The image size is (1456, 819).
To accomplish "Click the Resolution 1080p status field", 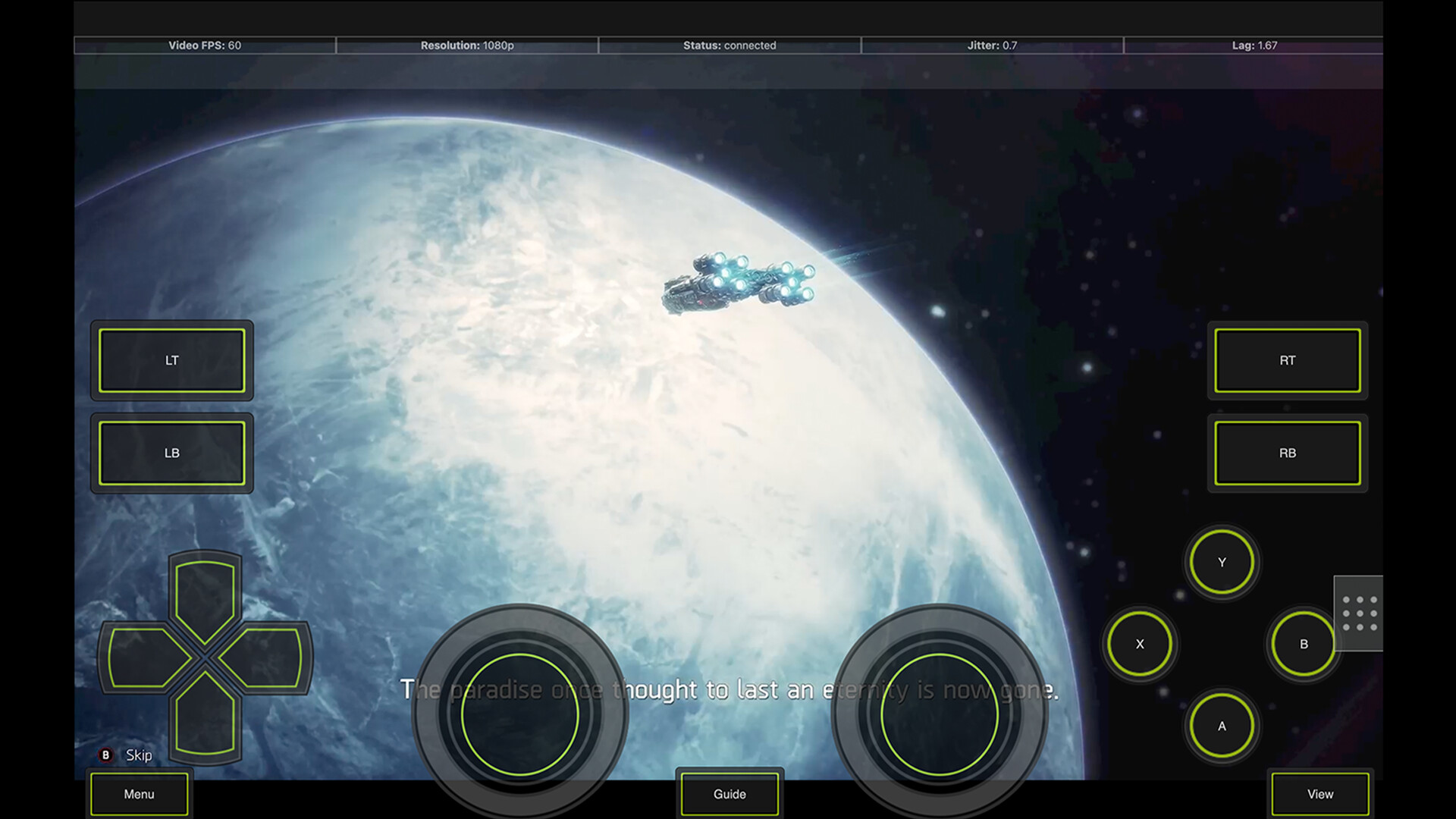I will click(467, 45).
